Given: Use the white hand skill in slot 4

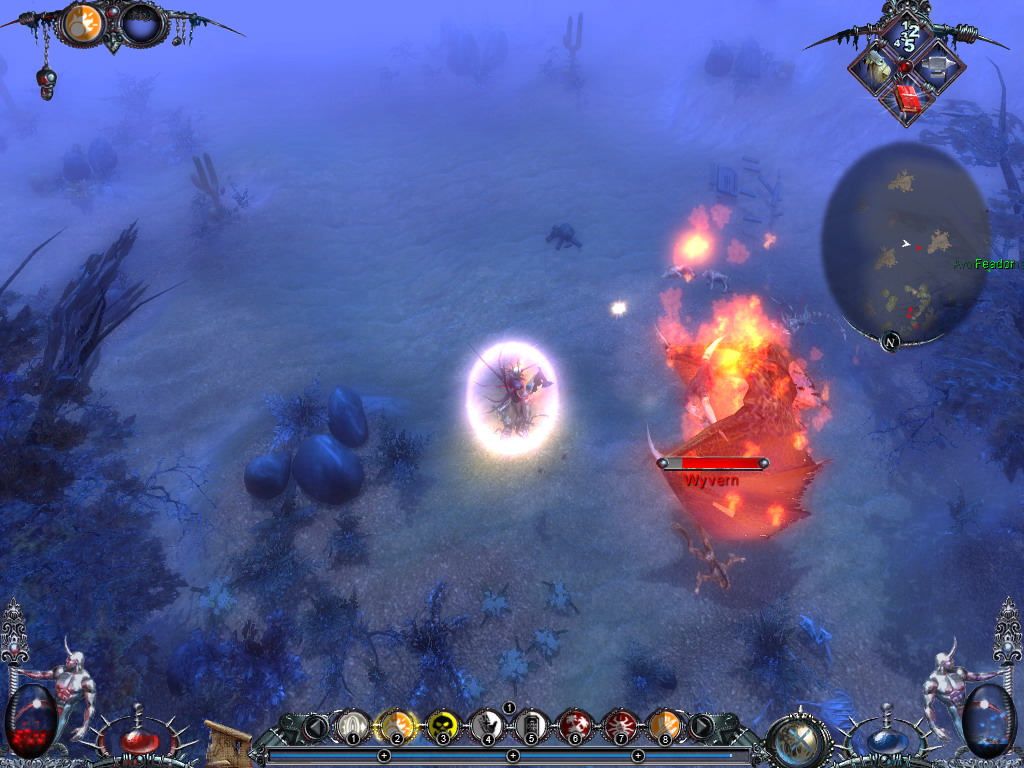Looking at the screenshot, I should pos(486,725).
